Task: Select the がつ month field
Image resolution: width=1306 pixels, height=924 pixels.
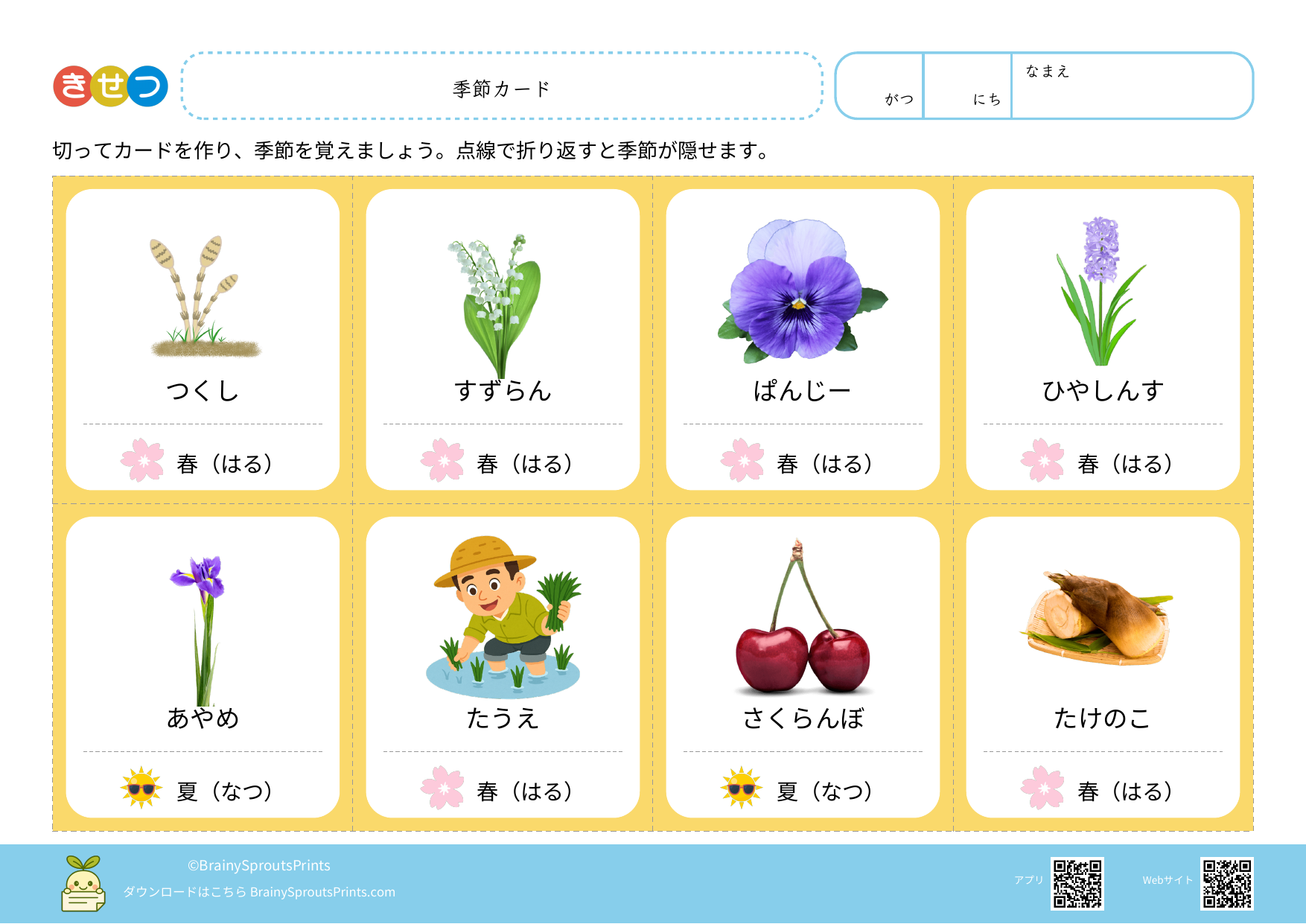Action: tap(879, 86)
